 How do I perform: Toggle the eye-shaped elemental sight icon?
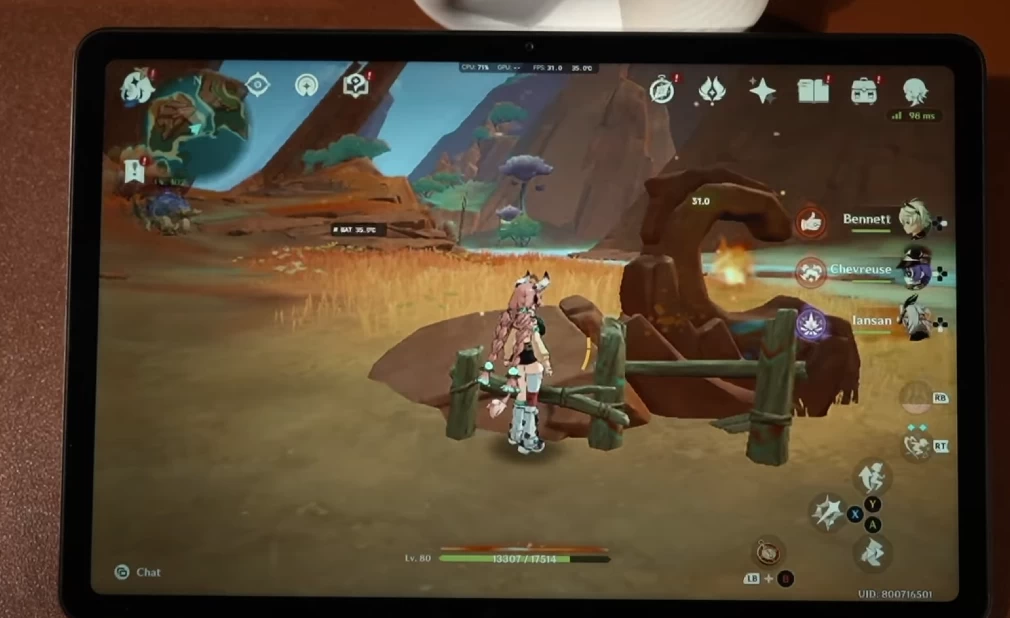click(x=258, y=86)
